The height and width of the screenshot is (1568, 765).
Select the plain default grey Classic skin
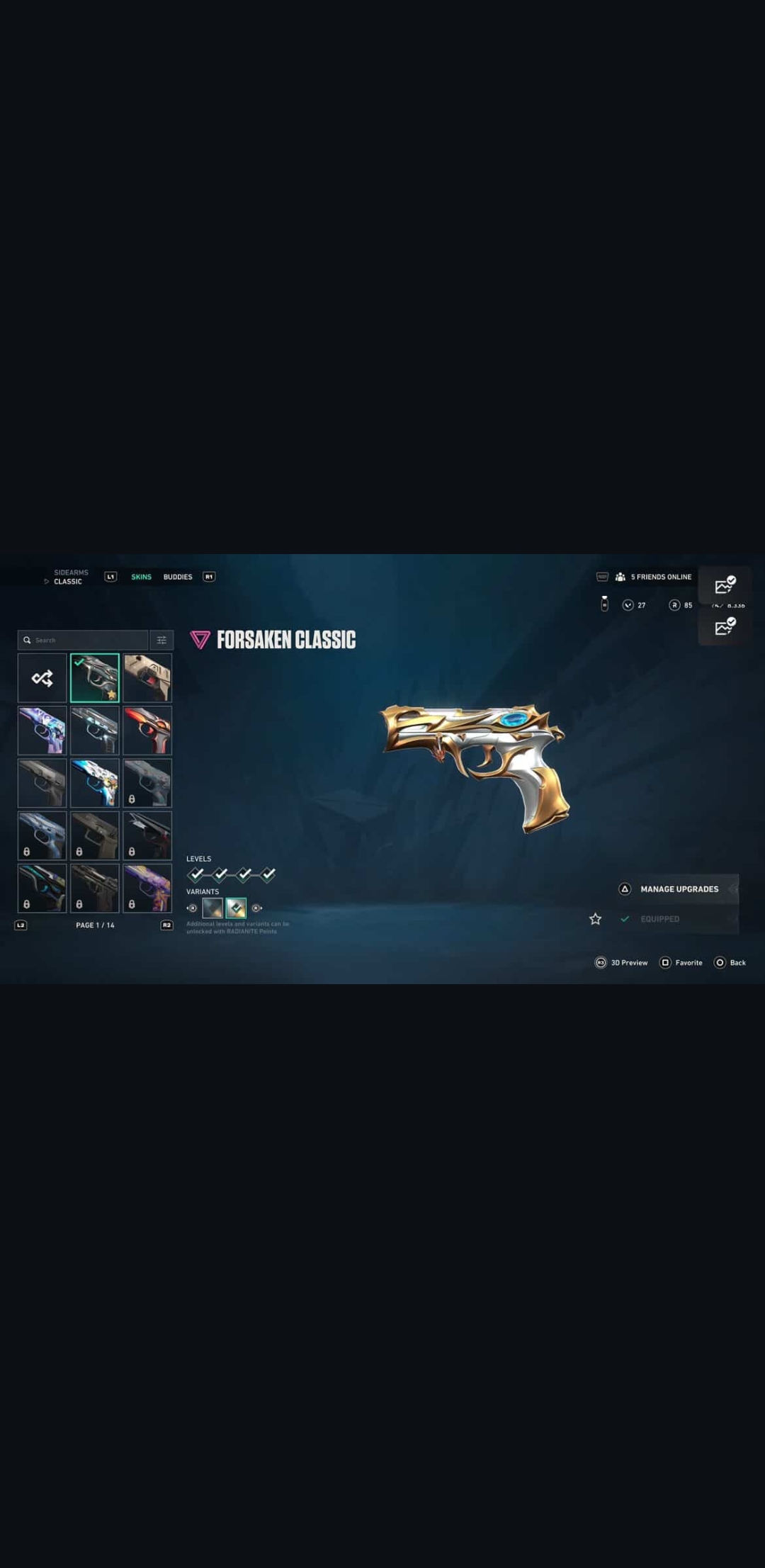[x=42, y=783]
